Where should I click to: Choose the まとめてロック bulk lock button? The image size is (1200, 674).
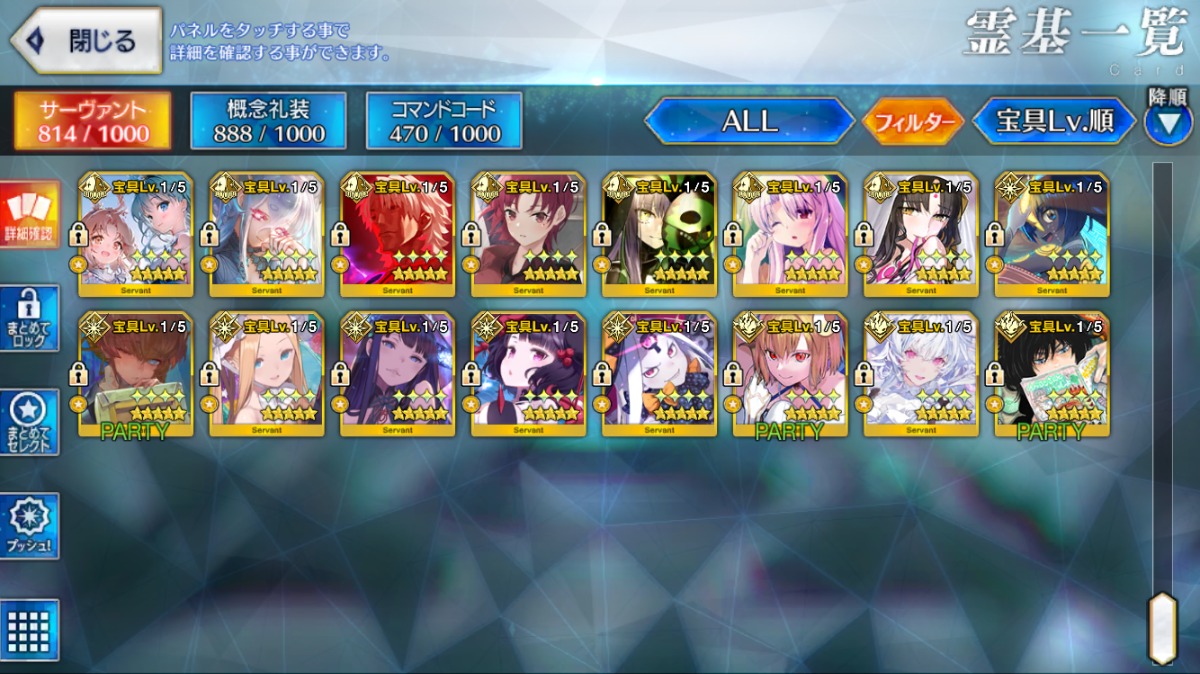[x=29, y=319]
